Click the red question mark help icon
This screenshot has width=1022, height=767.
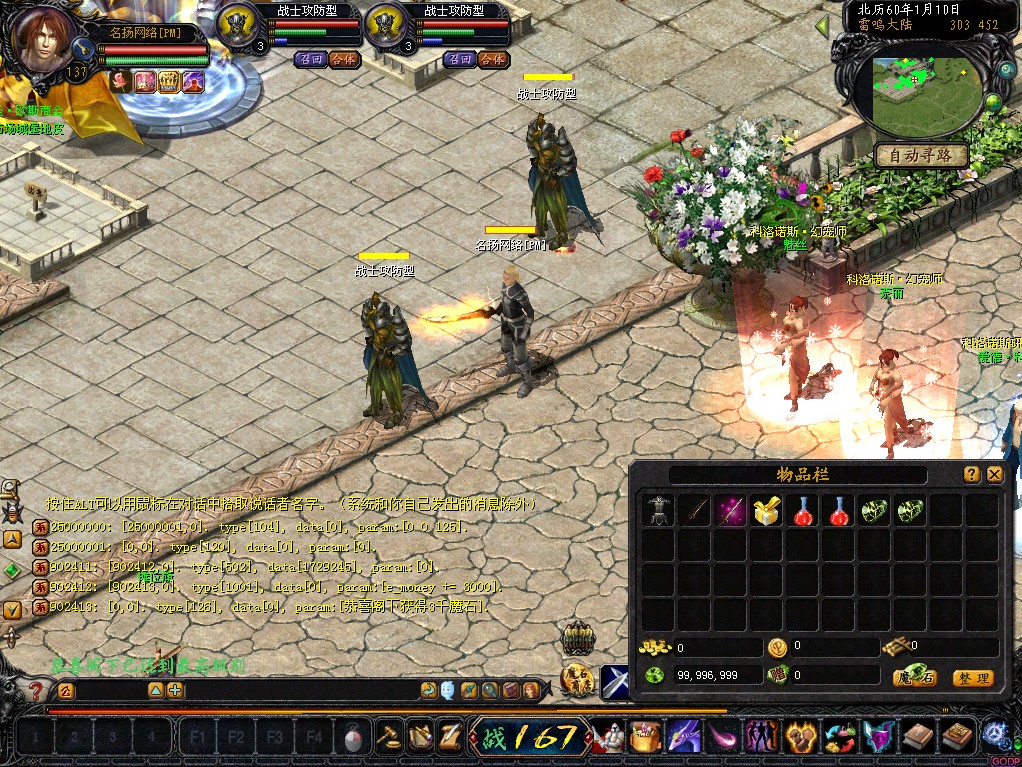click(36, 691)
